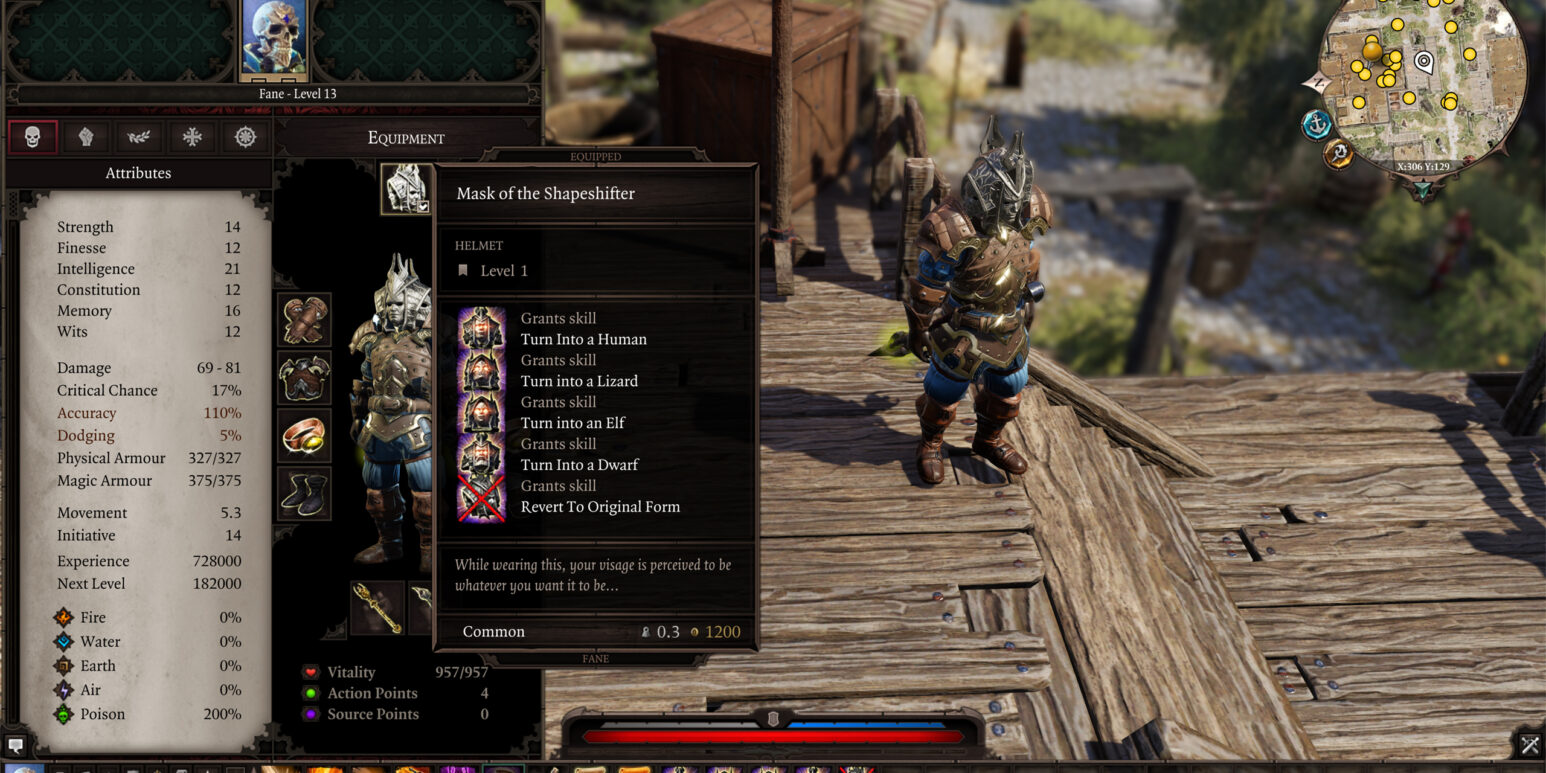Open the snowflake cross tab

(x=192, y=137)
